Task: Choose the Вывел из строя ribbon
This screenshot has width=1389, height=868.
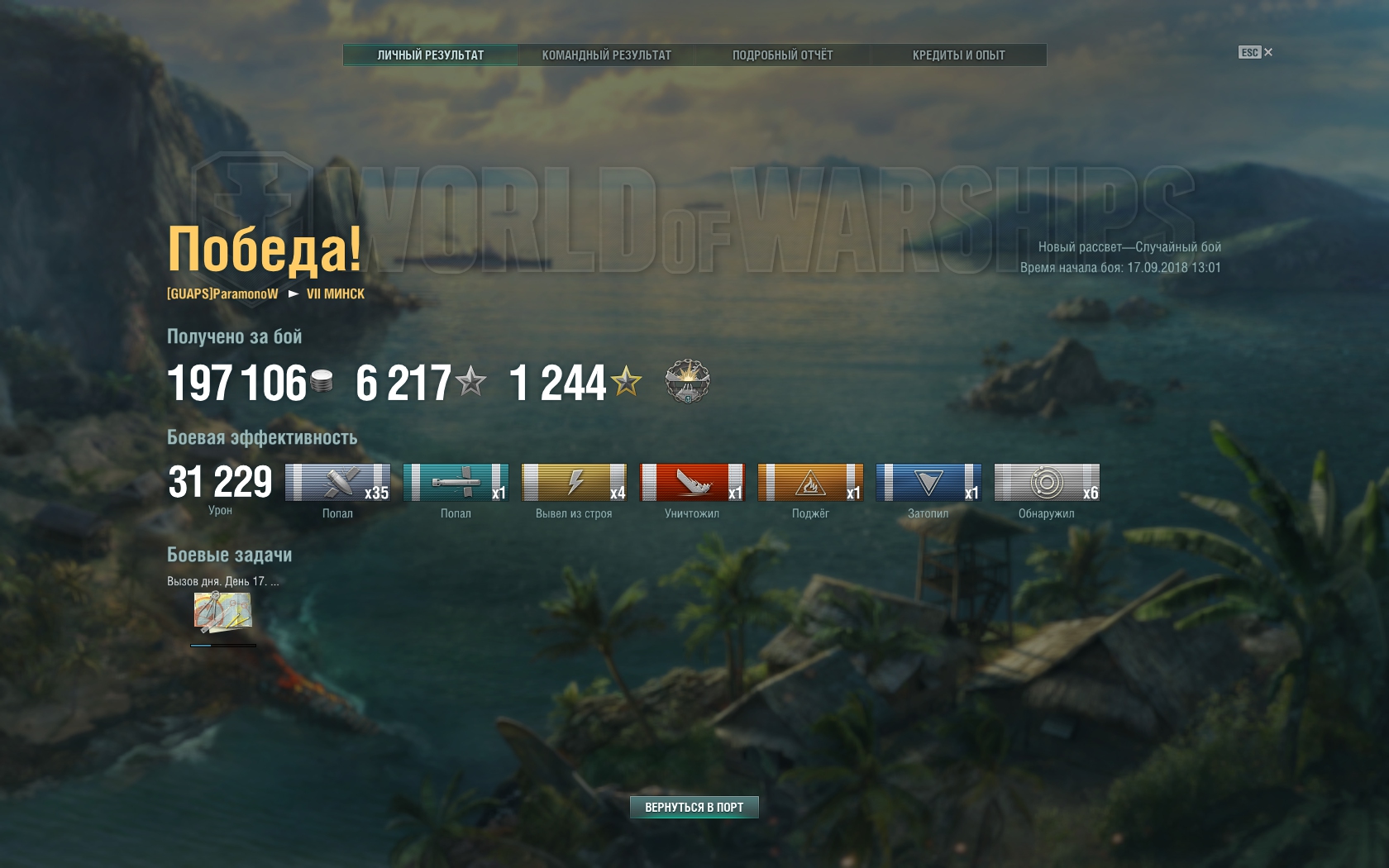Action: 574,483
